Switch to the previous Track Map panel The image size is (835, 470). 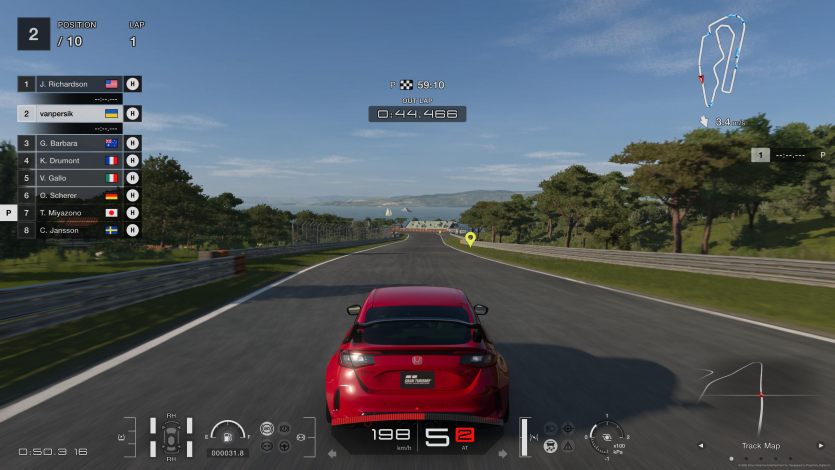[x=700, y=446]
